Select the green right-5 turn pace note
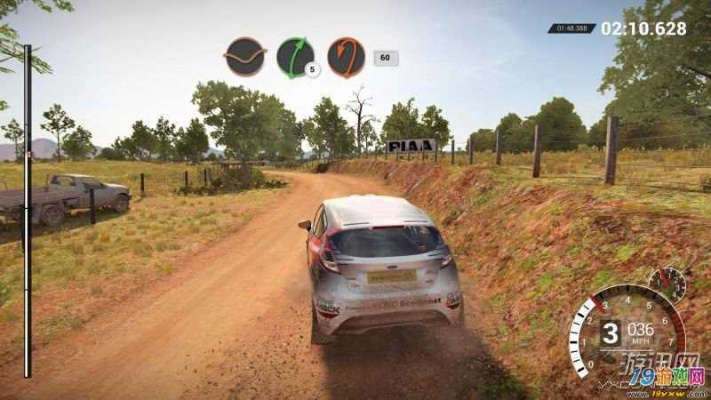Image resolution: width=711 pixels, height=400 pixels. [295, 56]
